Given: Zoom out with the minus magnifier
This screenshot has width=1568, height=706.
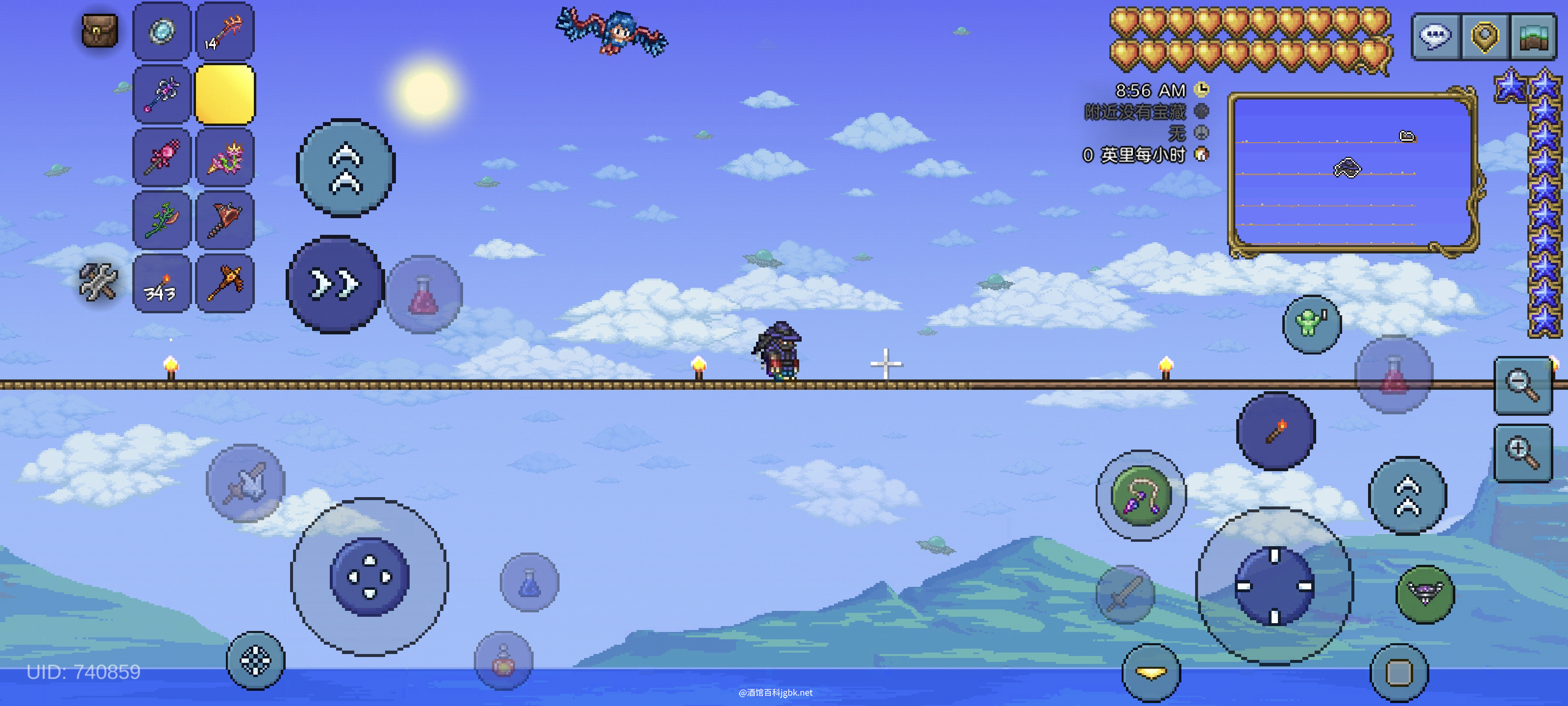Looking at the screenshot, I should pyautogui.click(x=1522, y=385).
